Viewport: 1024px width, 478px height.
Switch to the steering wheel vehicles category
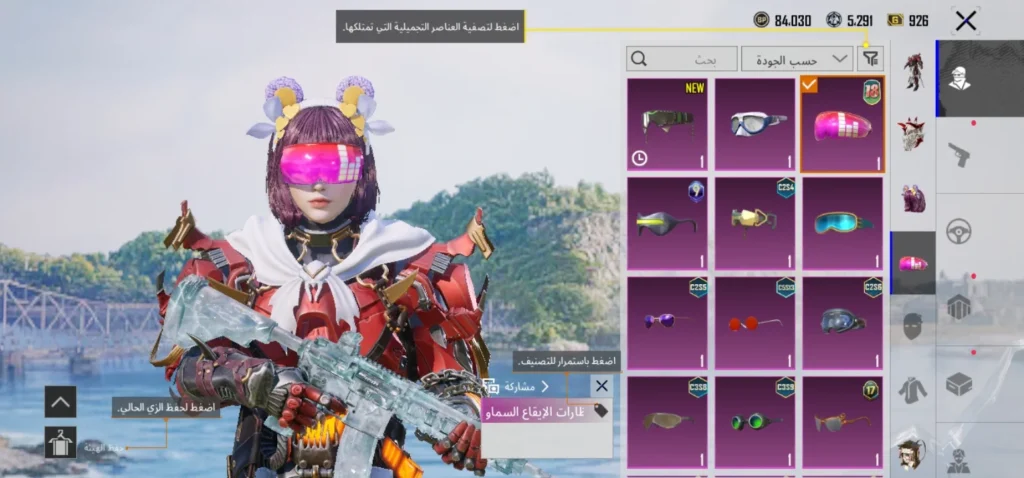(959, 230)
